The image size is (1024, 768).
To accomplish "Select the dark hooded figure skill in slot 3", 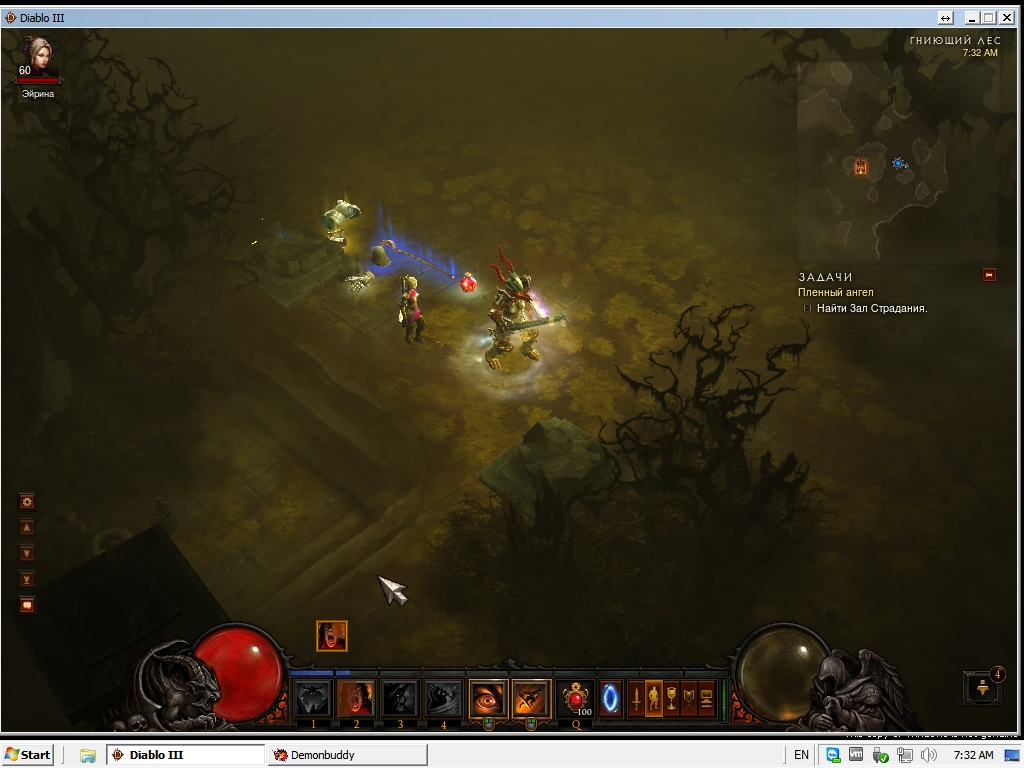I will point(400,698).
